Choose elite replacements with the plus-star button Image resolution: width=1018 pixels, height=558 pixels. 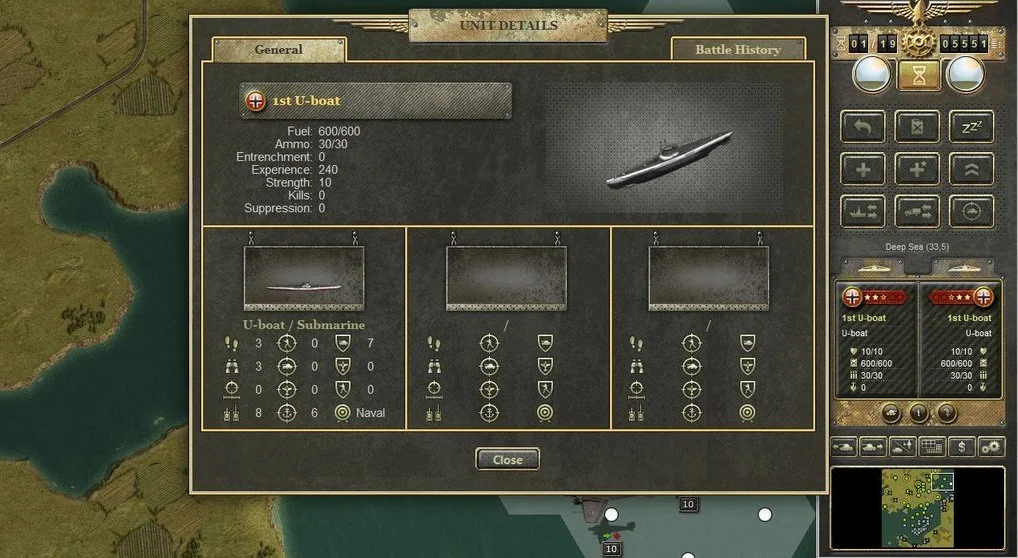click(x=917, y=169)
